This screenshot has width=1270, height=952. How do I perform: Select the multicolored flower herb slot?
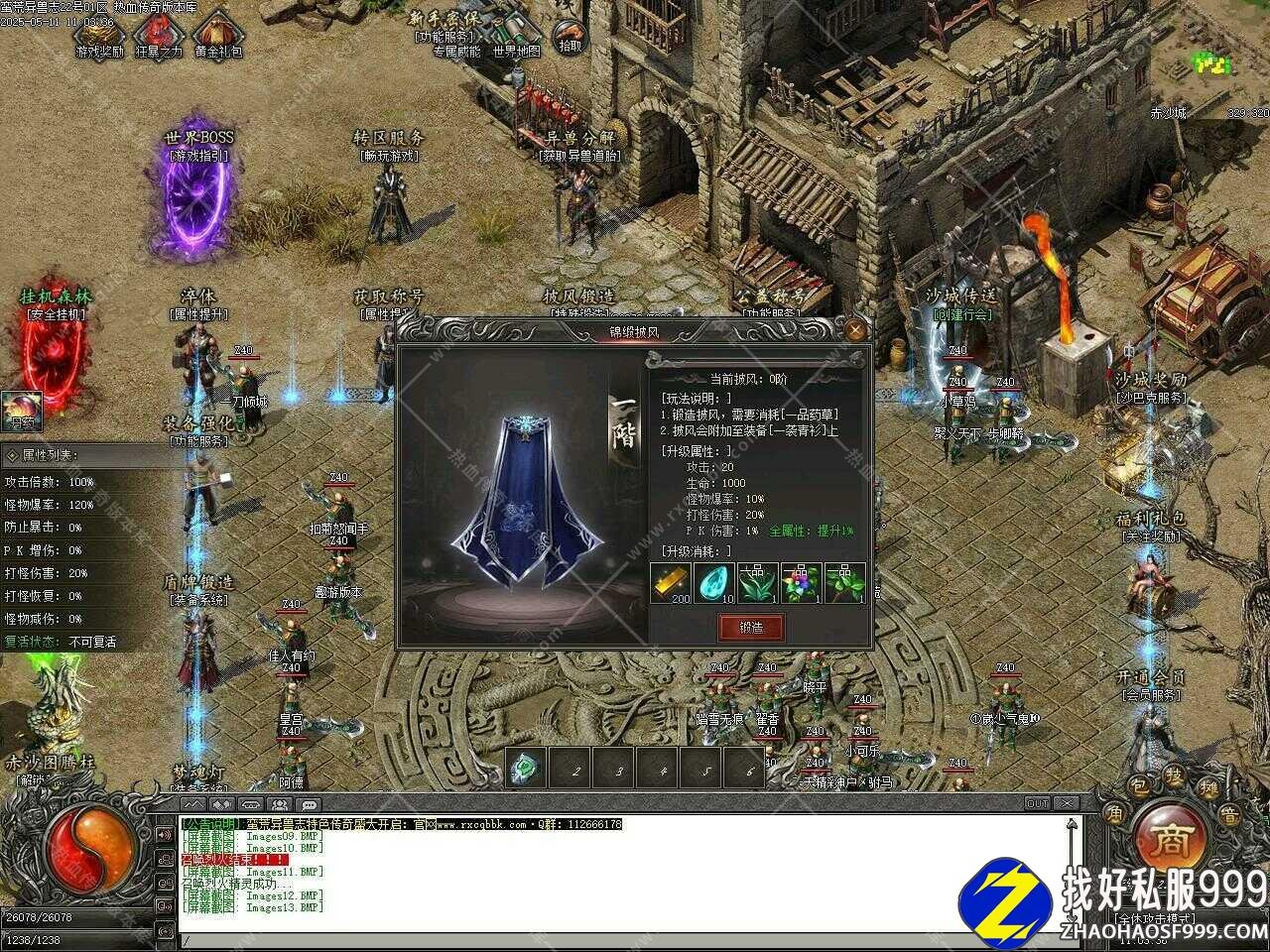click(x=801, y=583)
